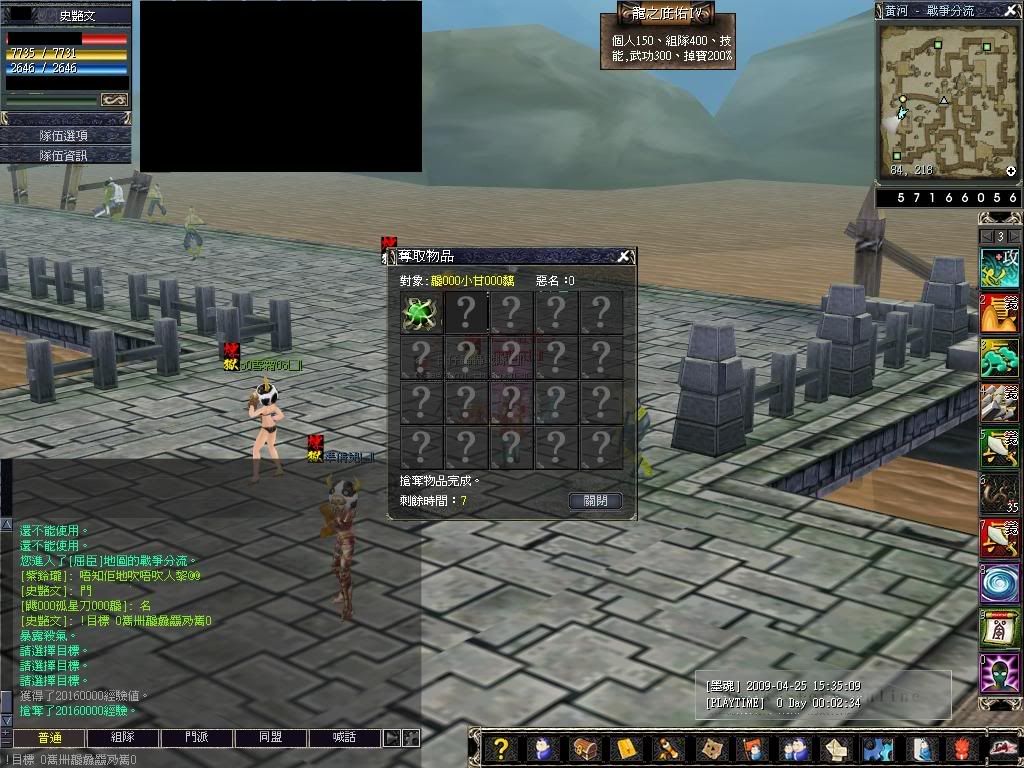Open the 隊伍資訊 party info
Screen dimensions: 1024x768
tap(65, 155)
